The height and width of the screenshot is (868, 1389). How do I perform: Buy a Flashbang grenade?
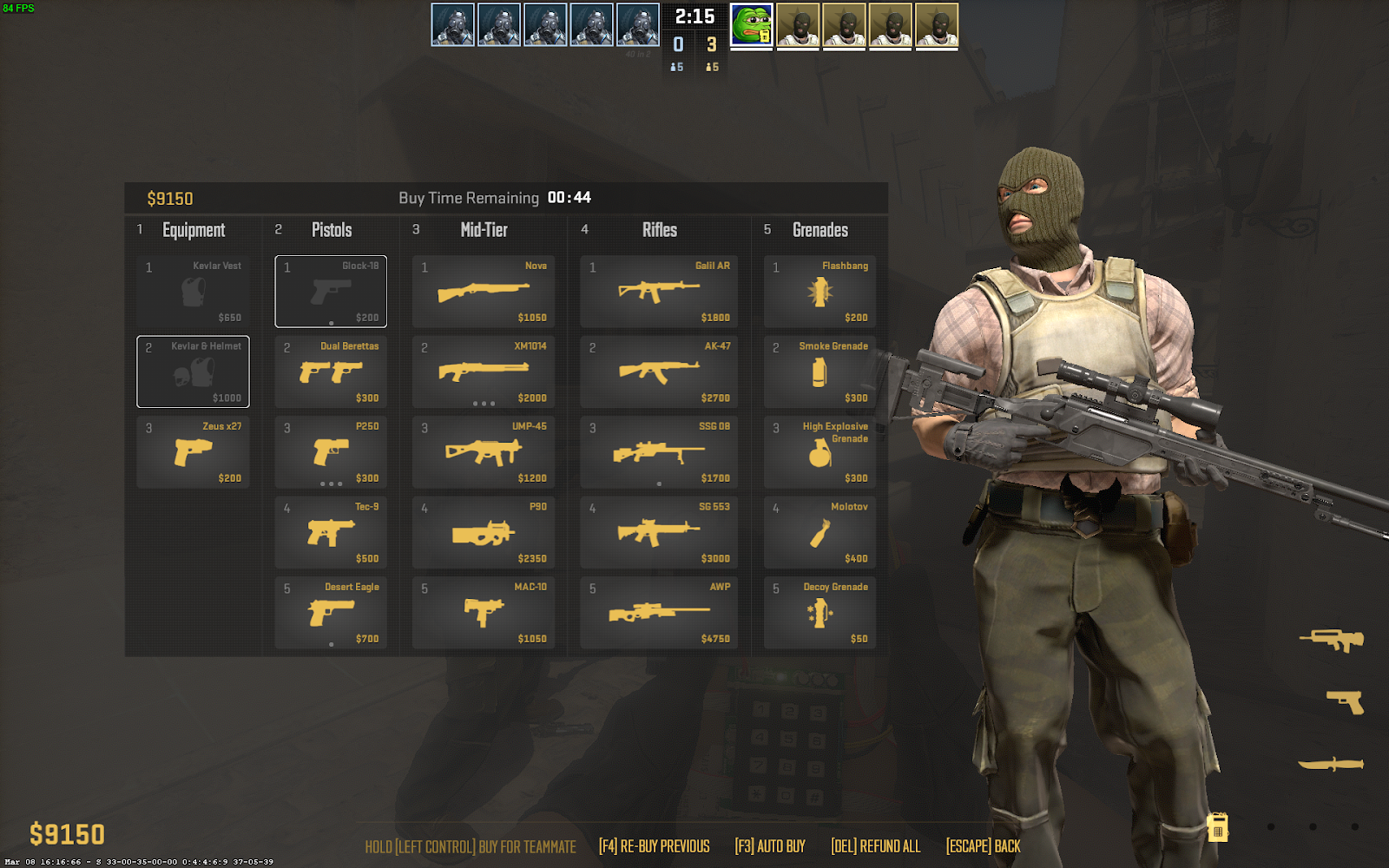point(820,292)
